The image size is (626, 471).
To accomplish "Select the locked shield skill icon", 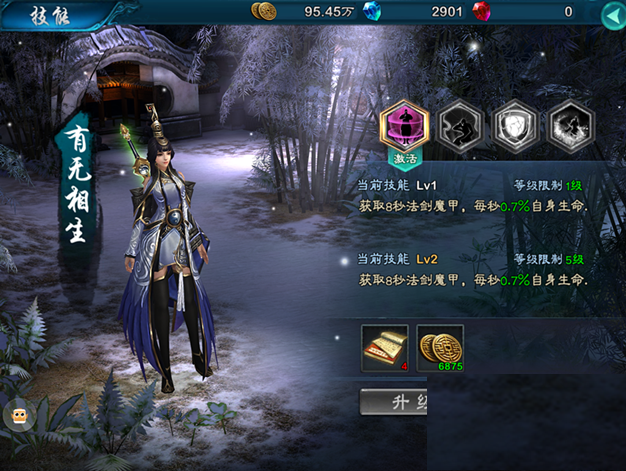I will [x=514, y=125].
